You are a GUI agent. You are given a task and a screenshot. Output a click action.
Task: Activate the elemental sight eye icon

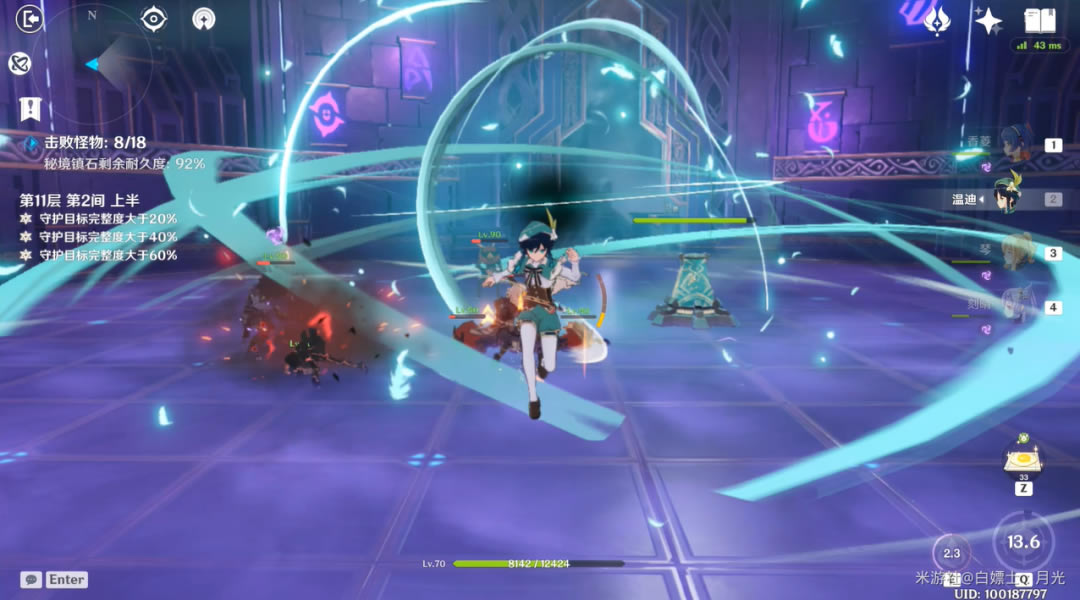coord(153,19)
